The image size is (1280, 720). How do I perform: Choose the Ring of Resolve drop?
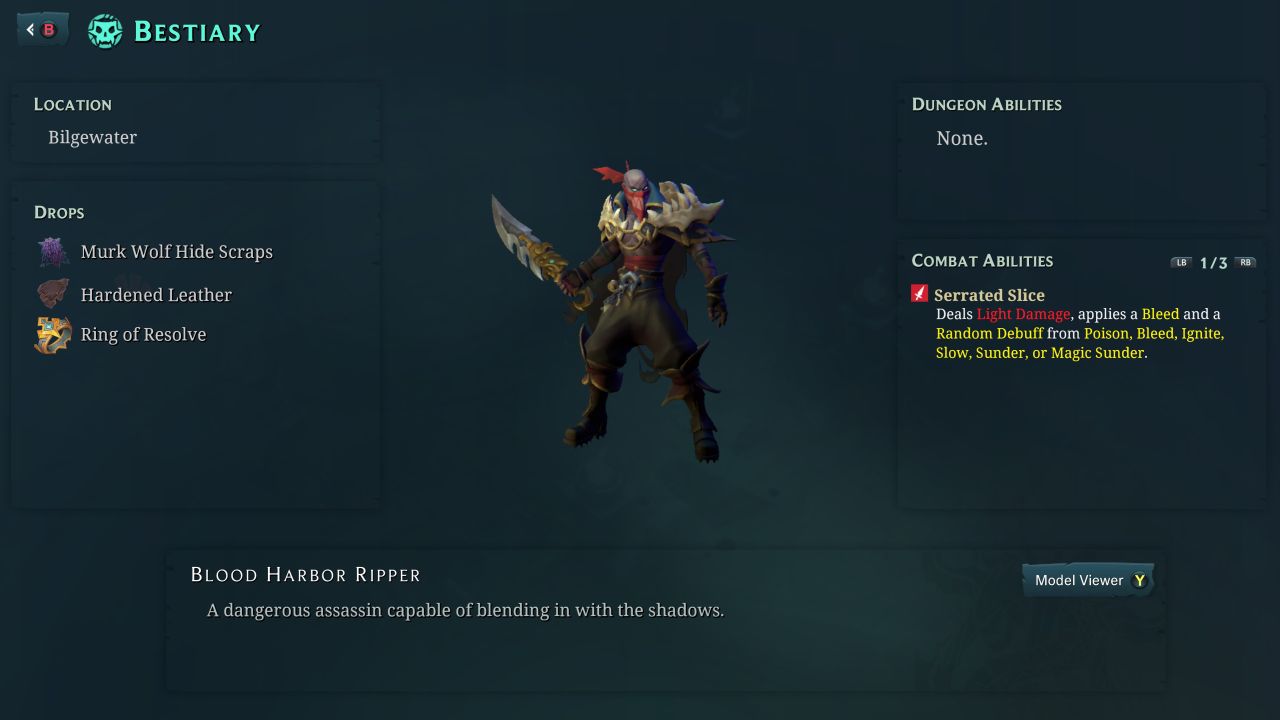[143, 335]
